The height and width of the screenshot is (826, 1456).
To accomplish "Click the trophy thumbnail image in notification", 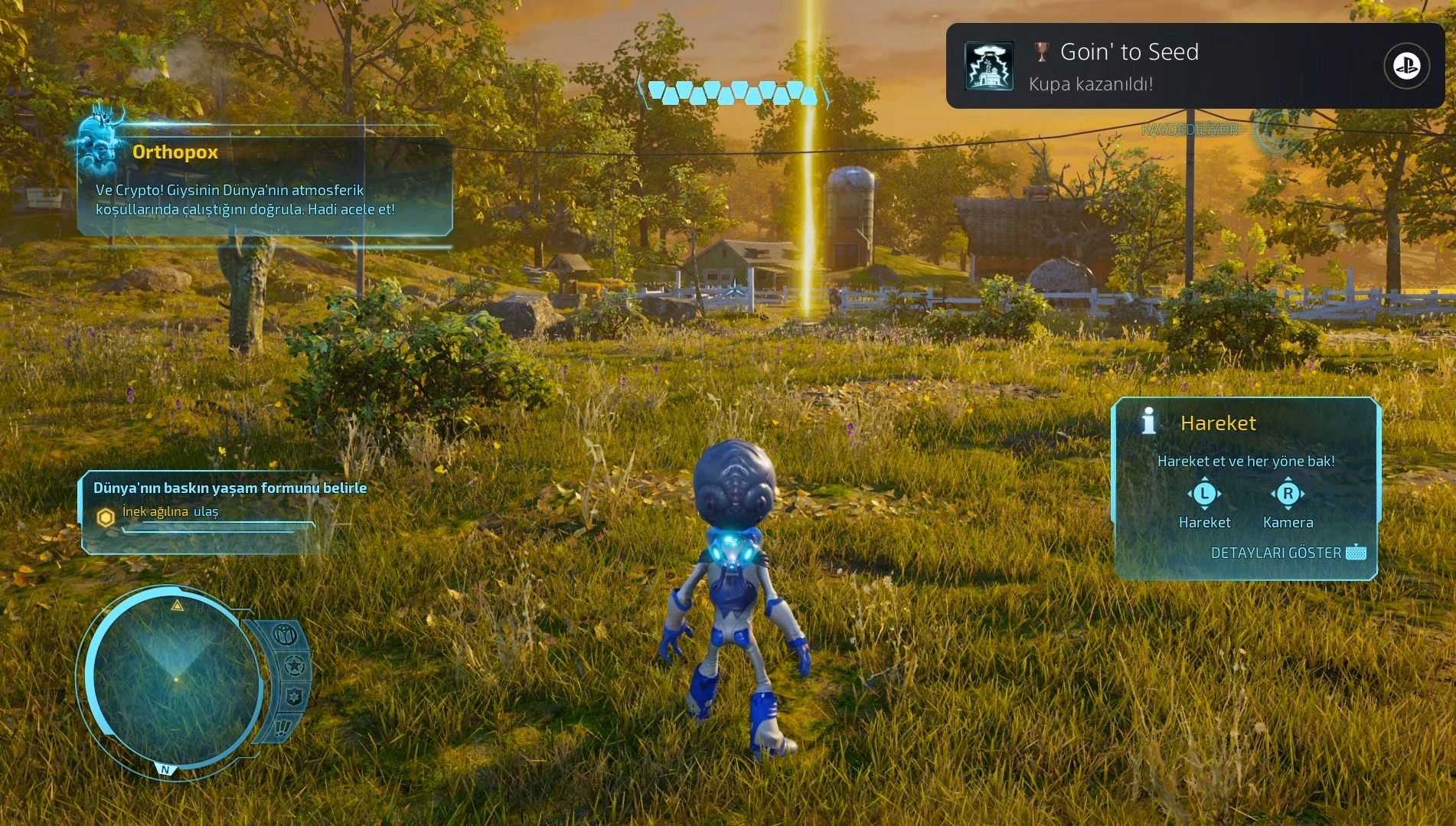I will coord(989,66).
